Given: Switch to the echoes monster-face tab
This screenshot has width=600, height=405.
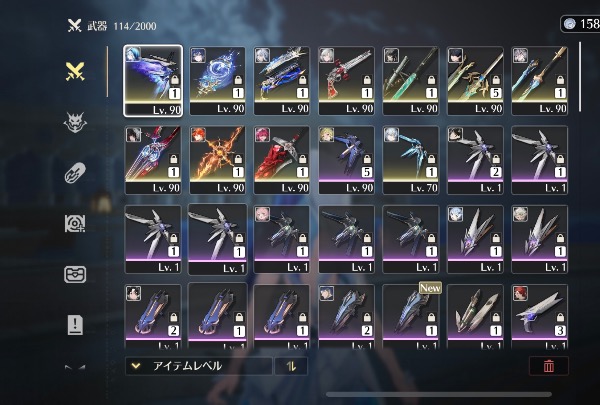Looking at the screenshot, I should [75, 122].
